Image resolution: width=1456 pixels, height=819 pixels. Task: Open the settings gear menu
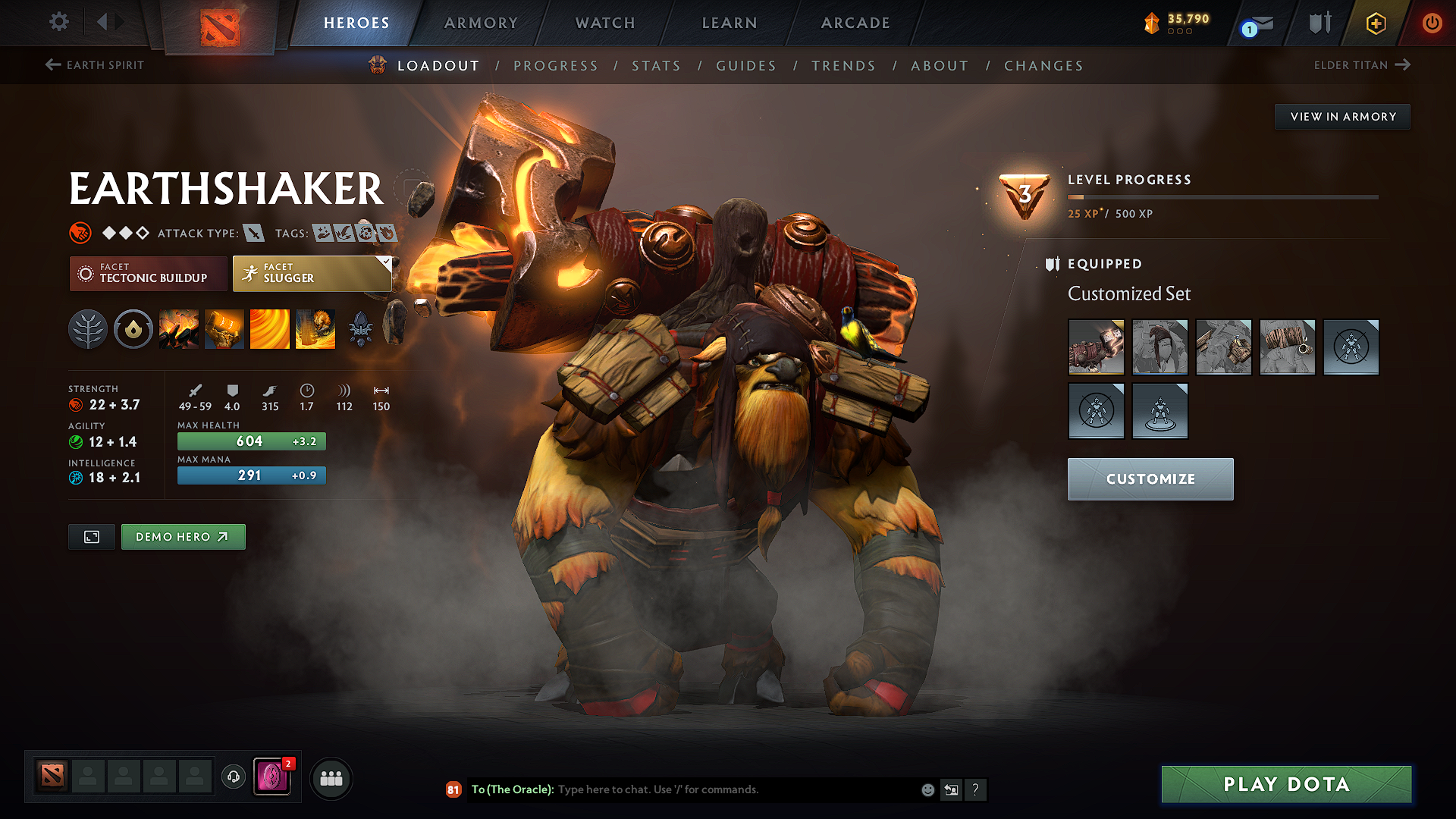click(59, 22)
